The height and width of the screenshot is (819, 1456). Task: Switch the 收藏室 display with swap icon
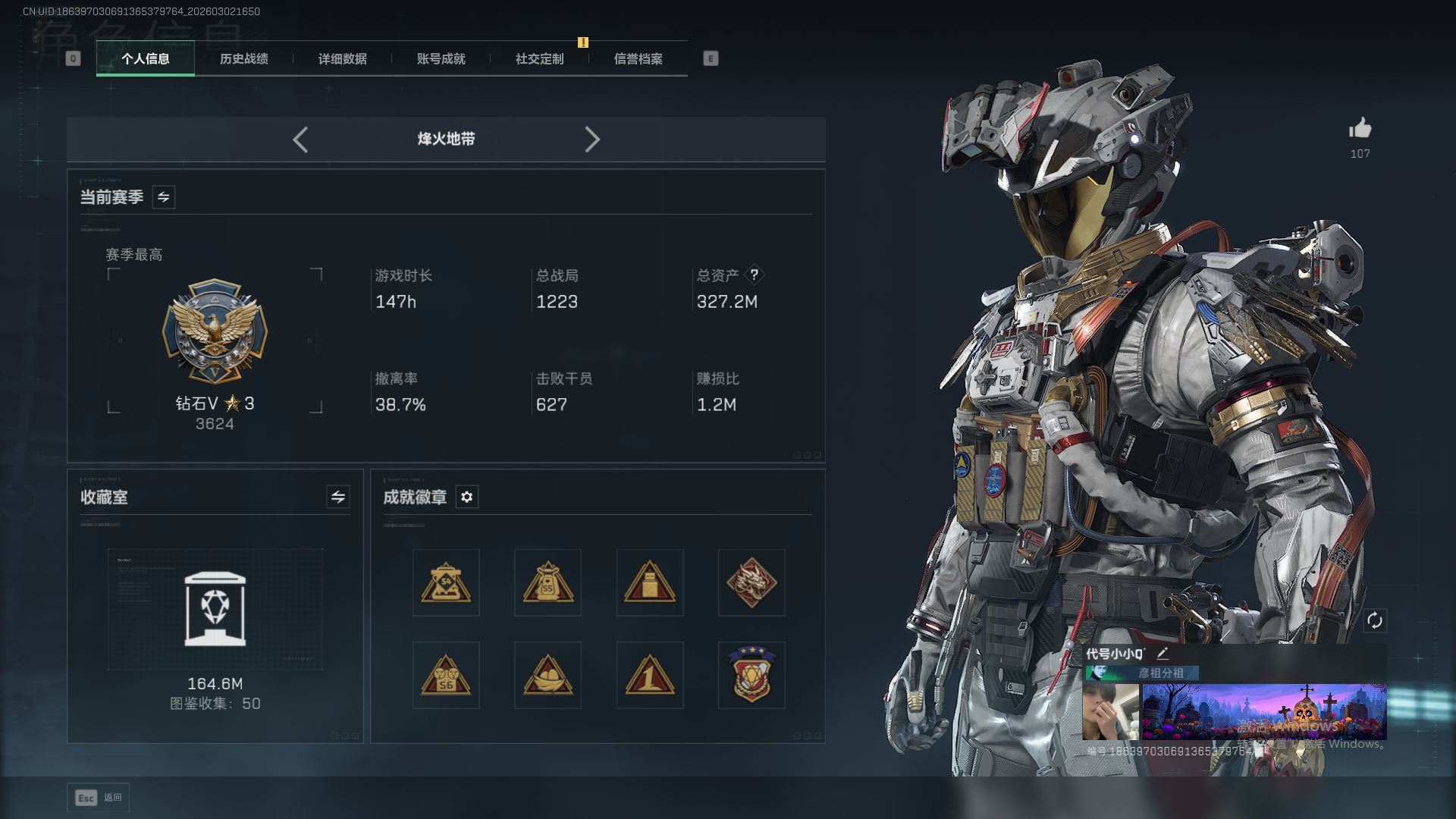tap(337, 497)
